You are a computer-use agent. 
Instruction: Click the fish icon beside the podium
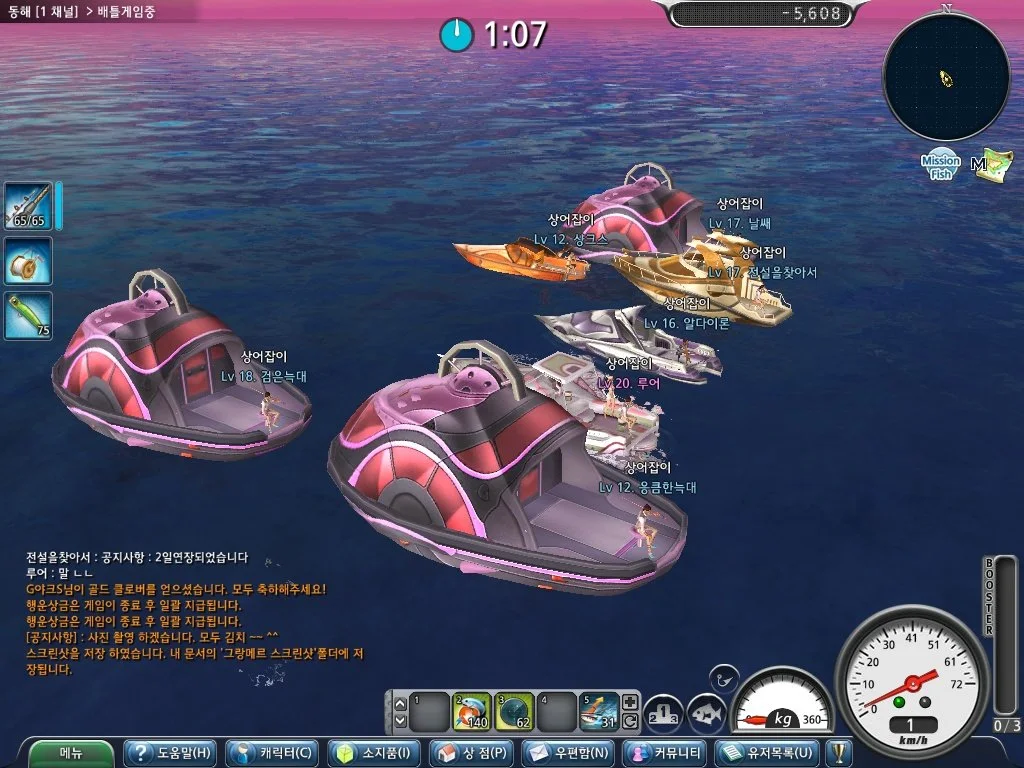coord(707,713)
